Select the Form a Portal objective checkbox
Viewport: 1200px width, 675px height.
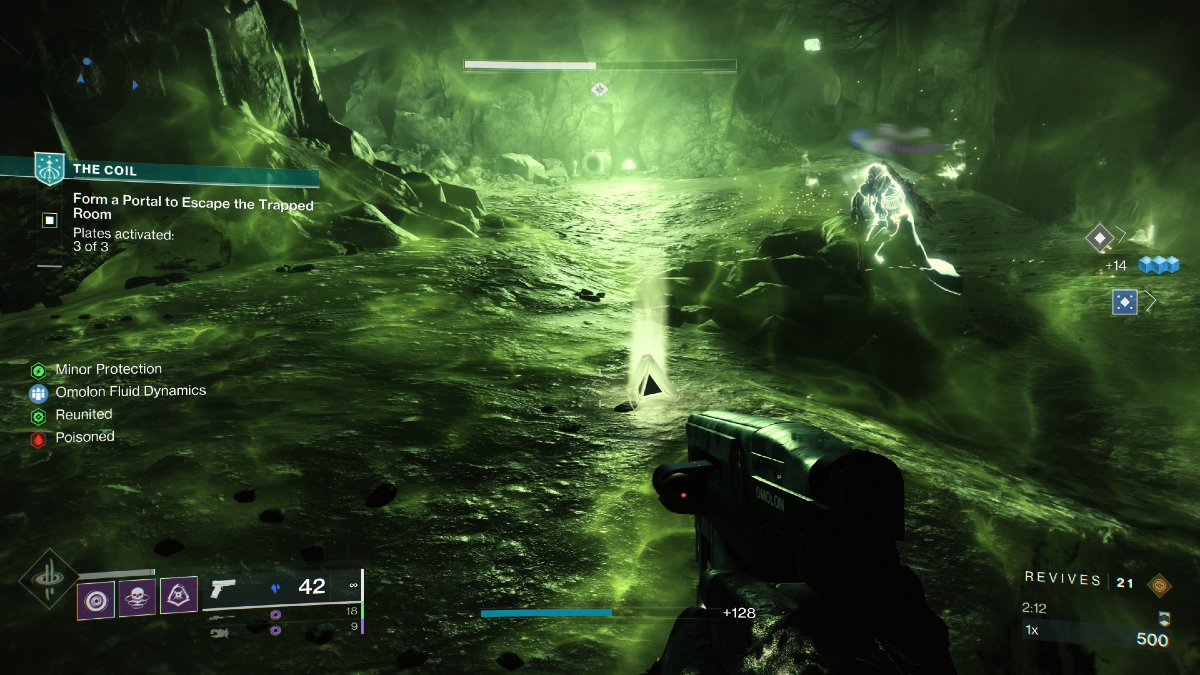pos(50,220)
